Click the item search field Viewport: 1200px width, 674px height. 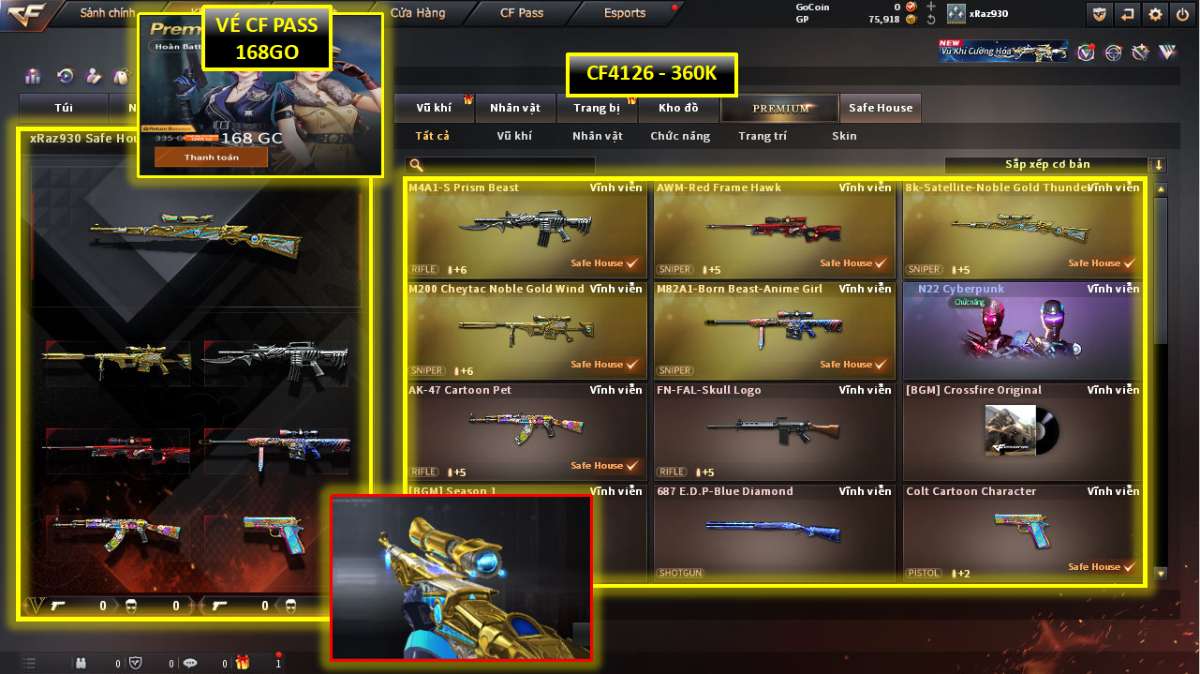pos(505,165)
